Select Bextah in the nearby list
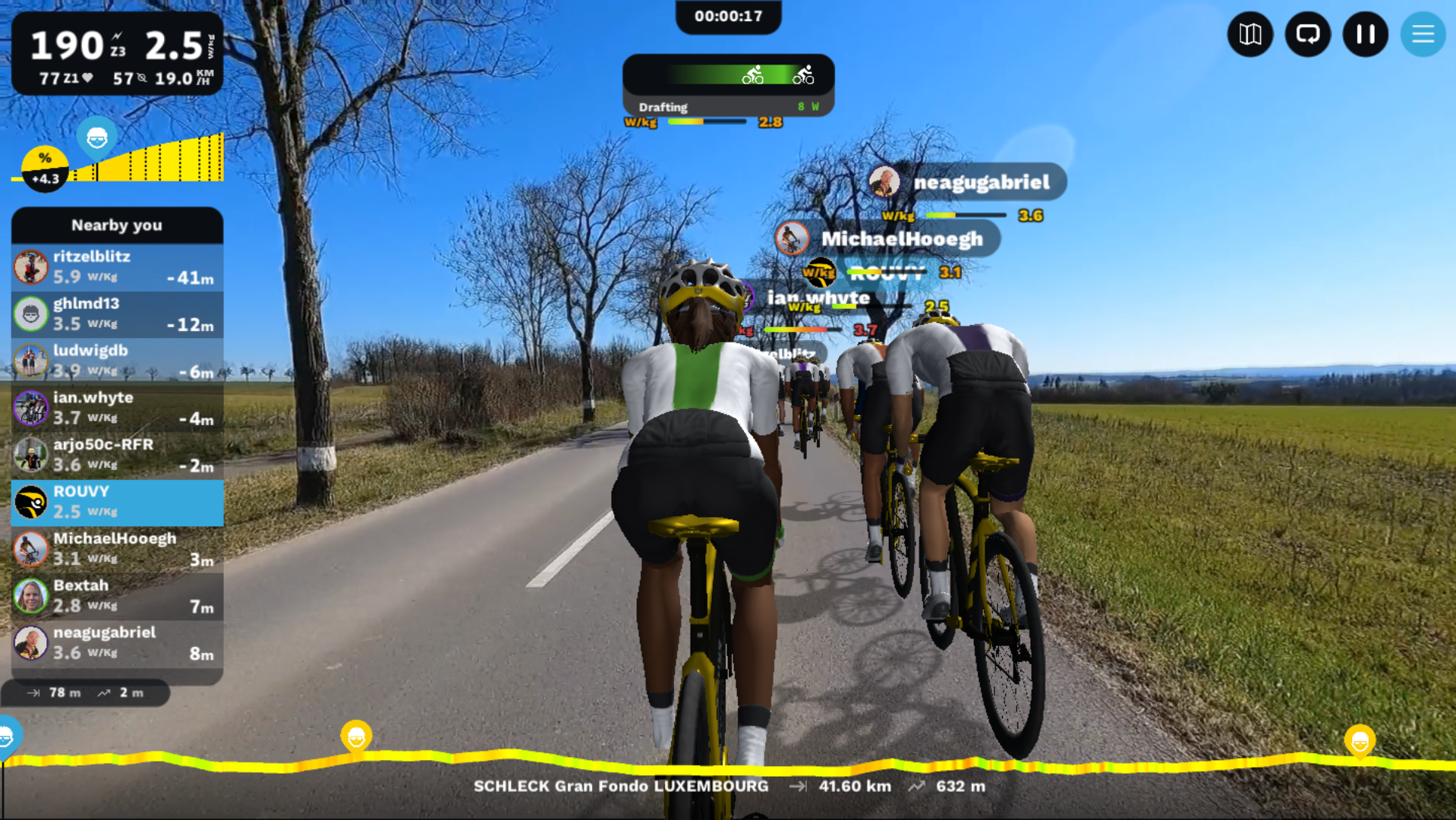The width and height of the screenshot is (1456, 820). pos(118,597)
